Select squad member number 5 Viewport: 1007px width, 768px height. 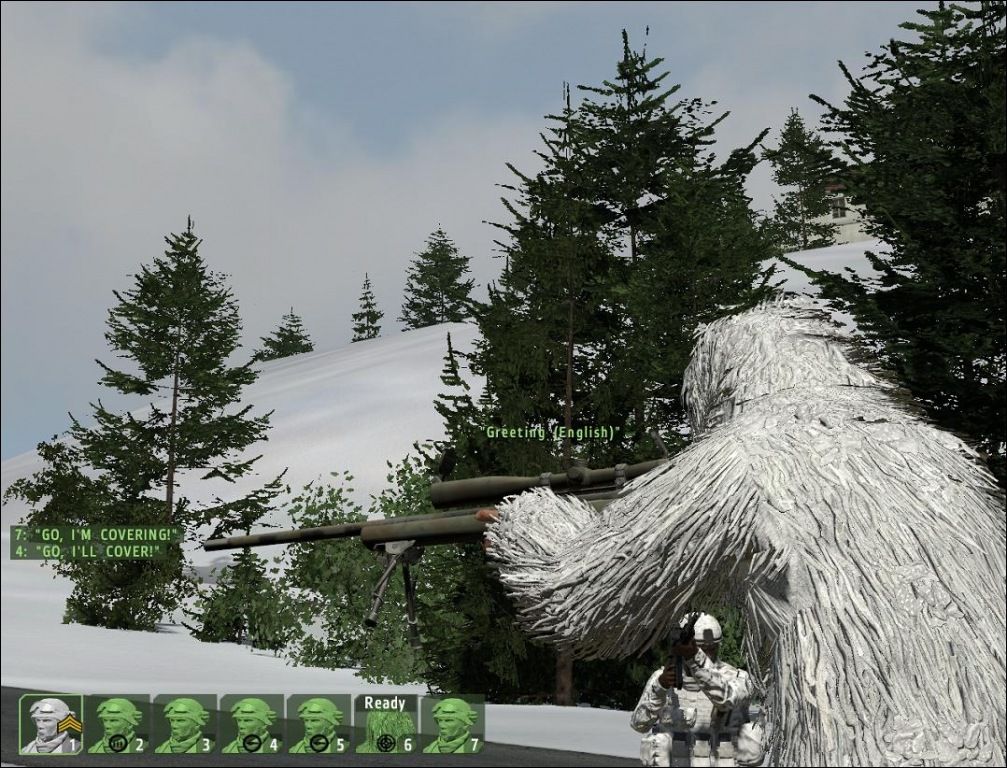click(x=319, y=724)
